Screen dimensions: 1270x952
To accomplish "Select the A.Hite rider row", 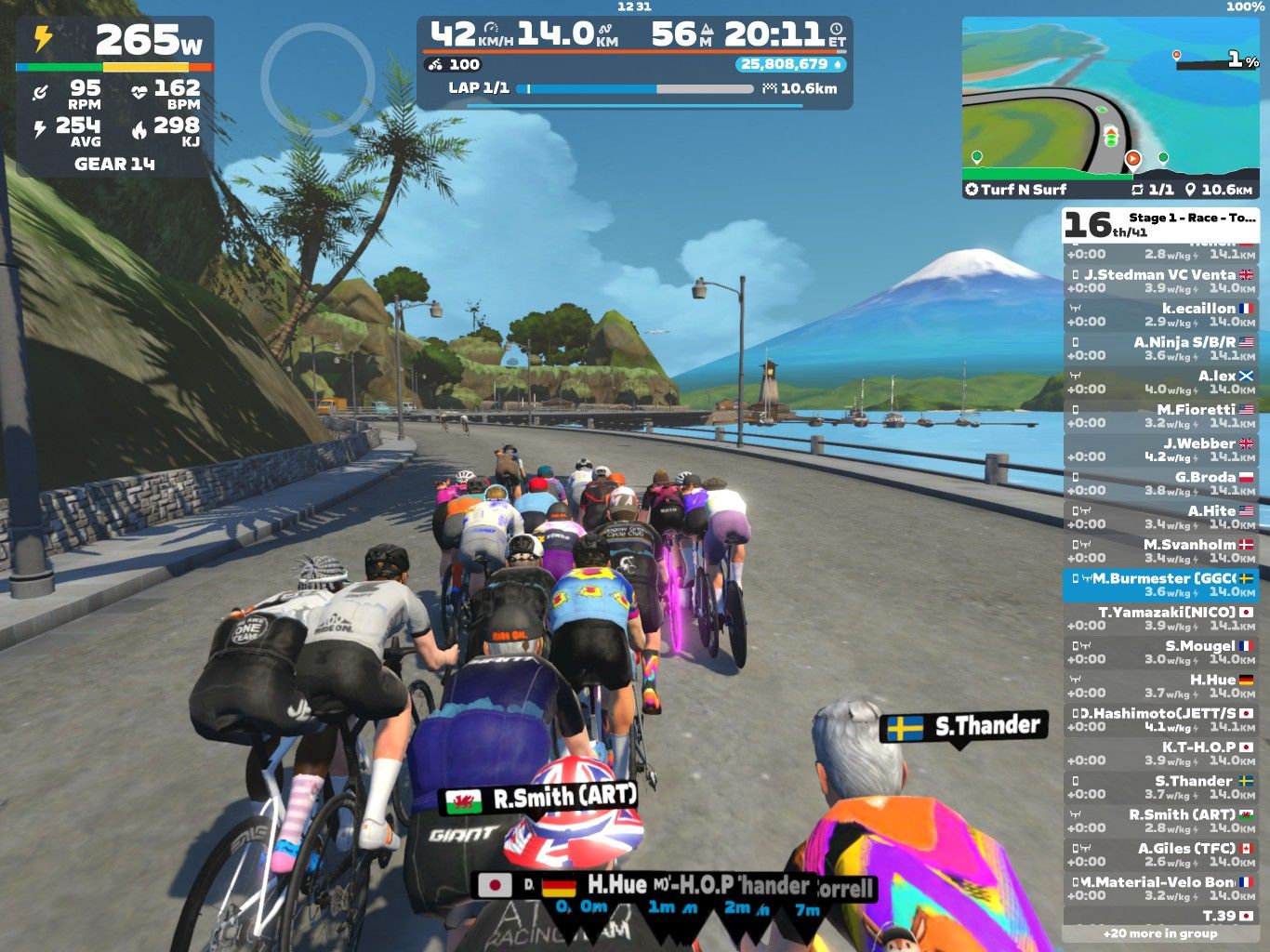I will click(1160, 517).
